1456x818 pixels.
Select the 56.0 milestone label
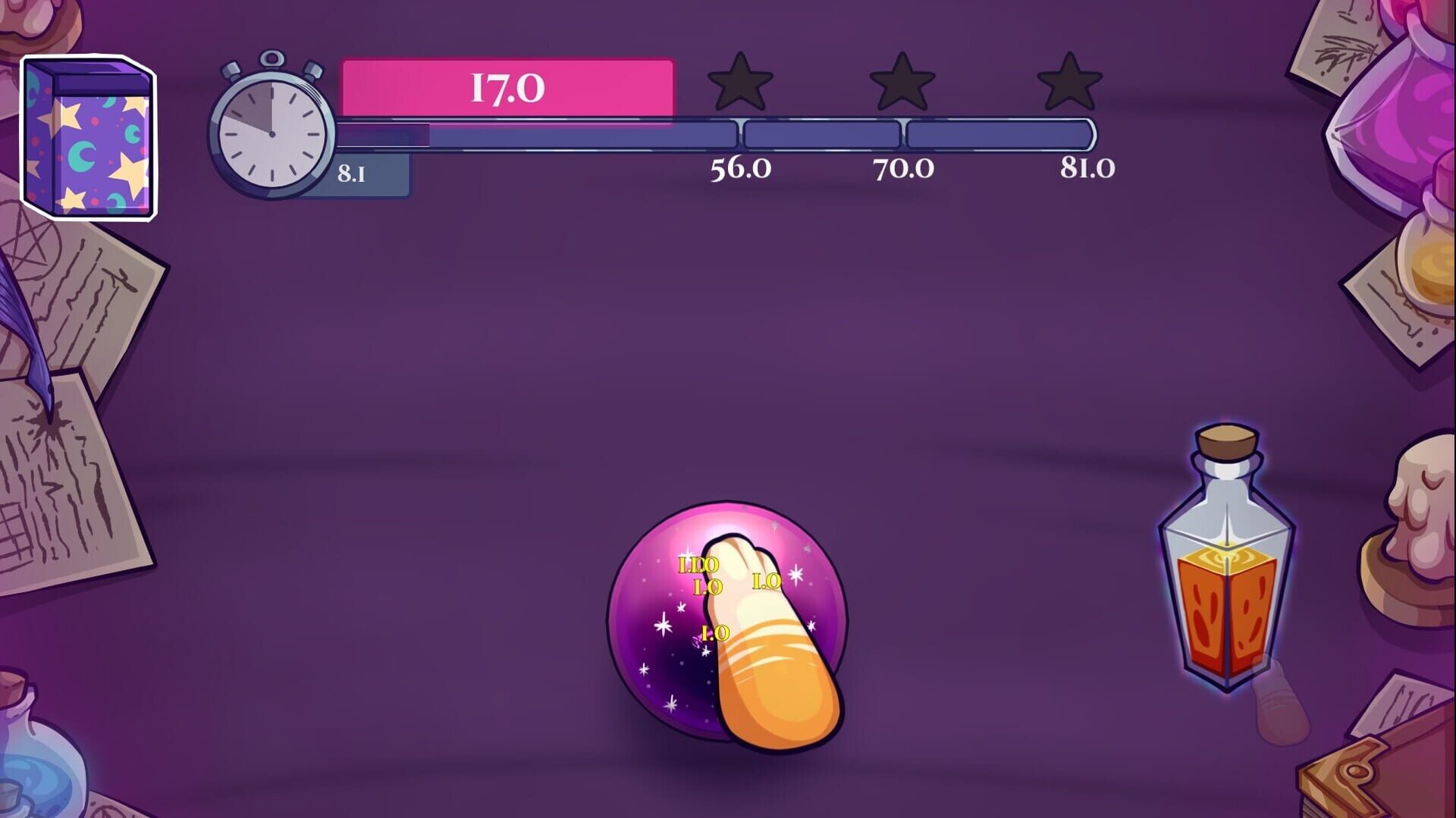pyautogui.click(x=739, y=170)
